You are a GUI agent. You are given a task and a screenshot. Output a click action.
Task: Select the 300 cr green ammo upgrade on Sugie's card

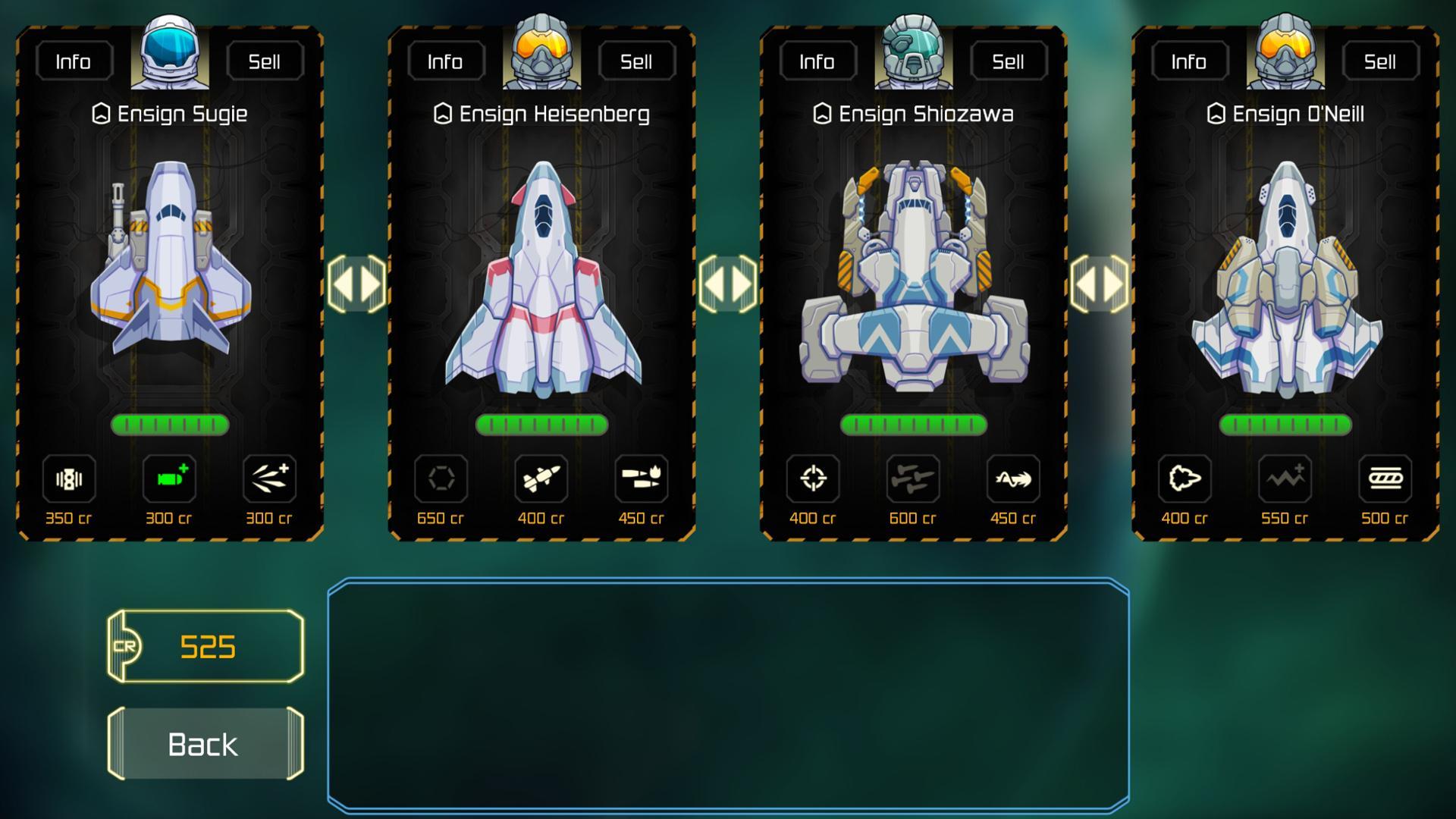(168, 479)
